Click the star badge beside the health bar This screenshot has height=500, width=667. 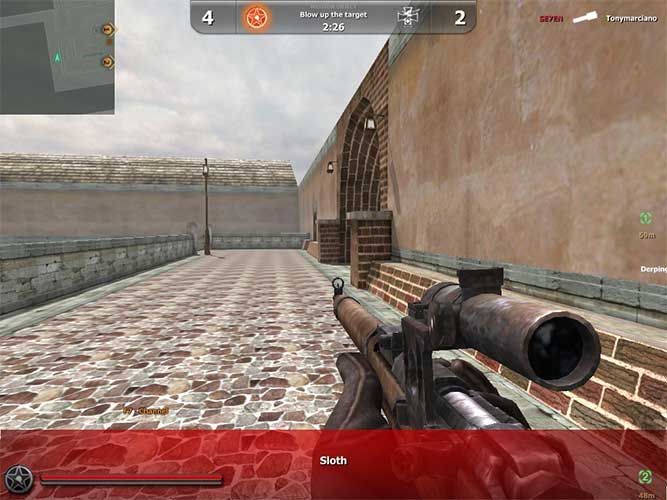[18, 480]
